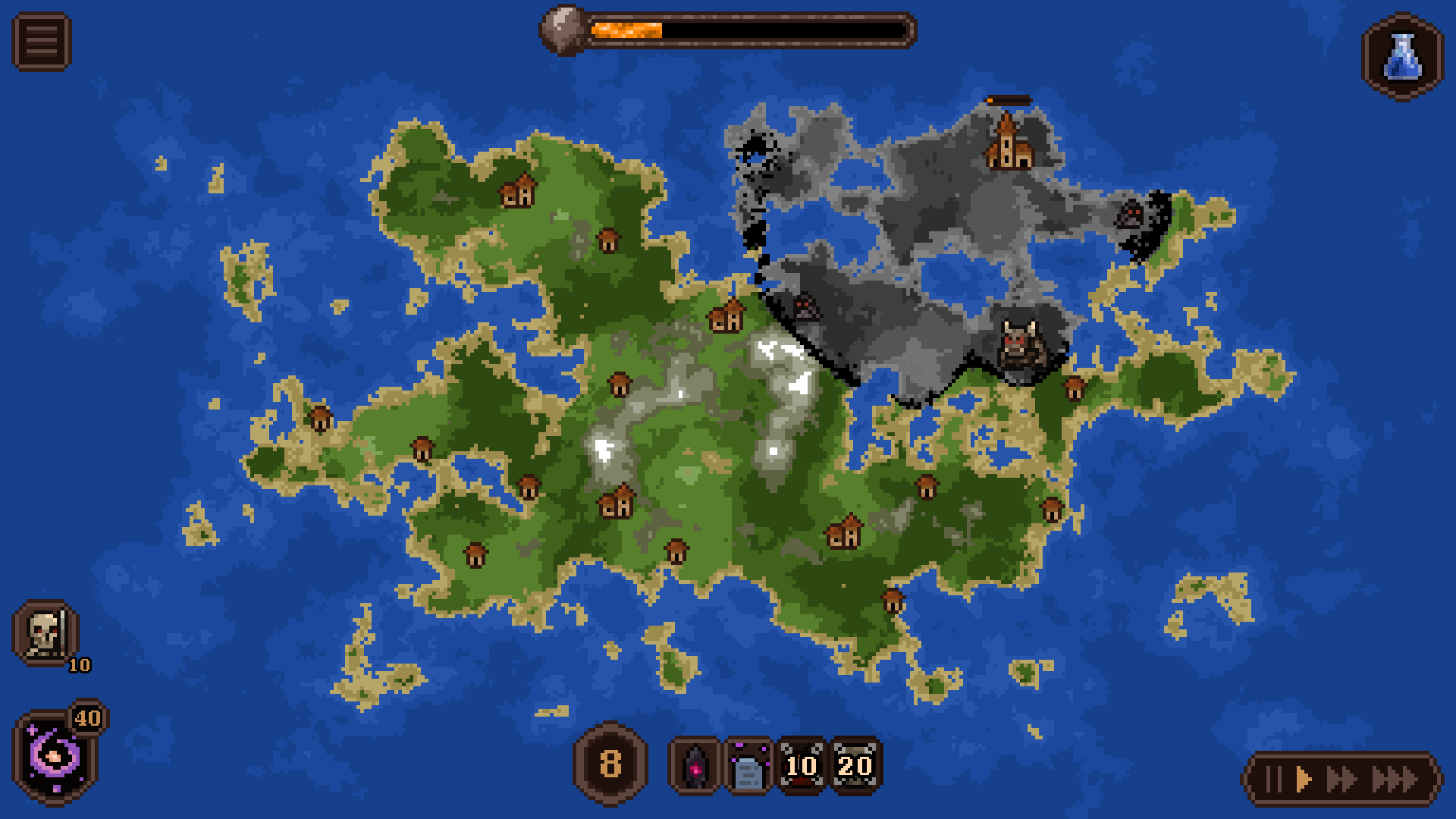Choose the gravestone spell slot

coord(748,766)
